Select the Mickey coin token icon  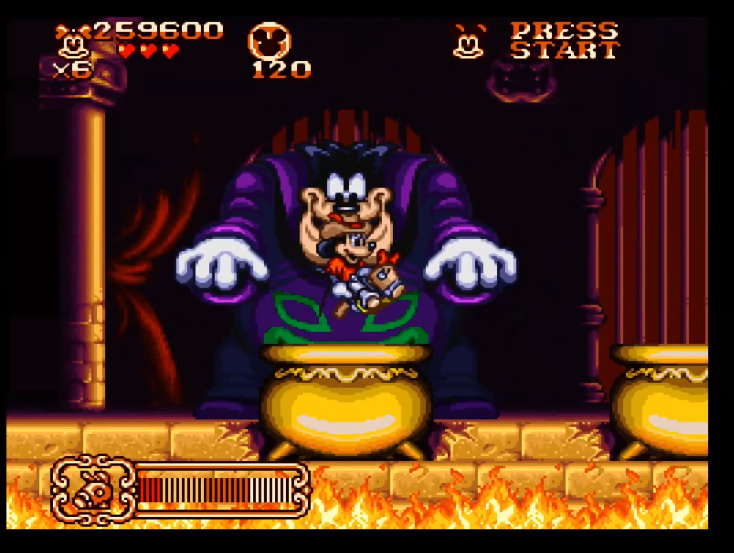[x=271, y=41]
